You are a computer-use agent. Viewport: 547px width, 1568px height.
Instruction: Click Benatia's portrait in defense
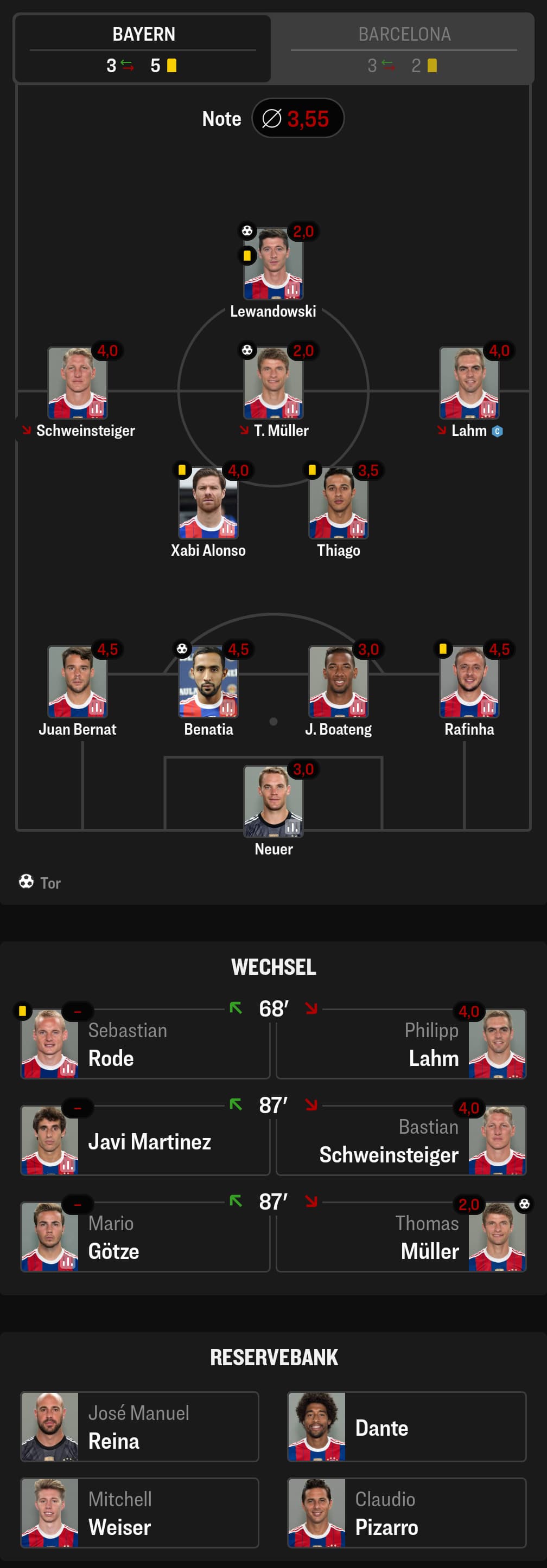pyautogui.click(x=208, y=683)
